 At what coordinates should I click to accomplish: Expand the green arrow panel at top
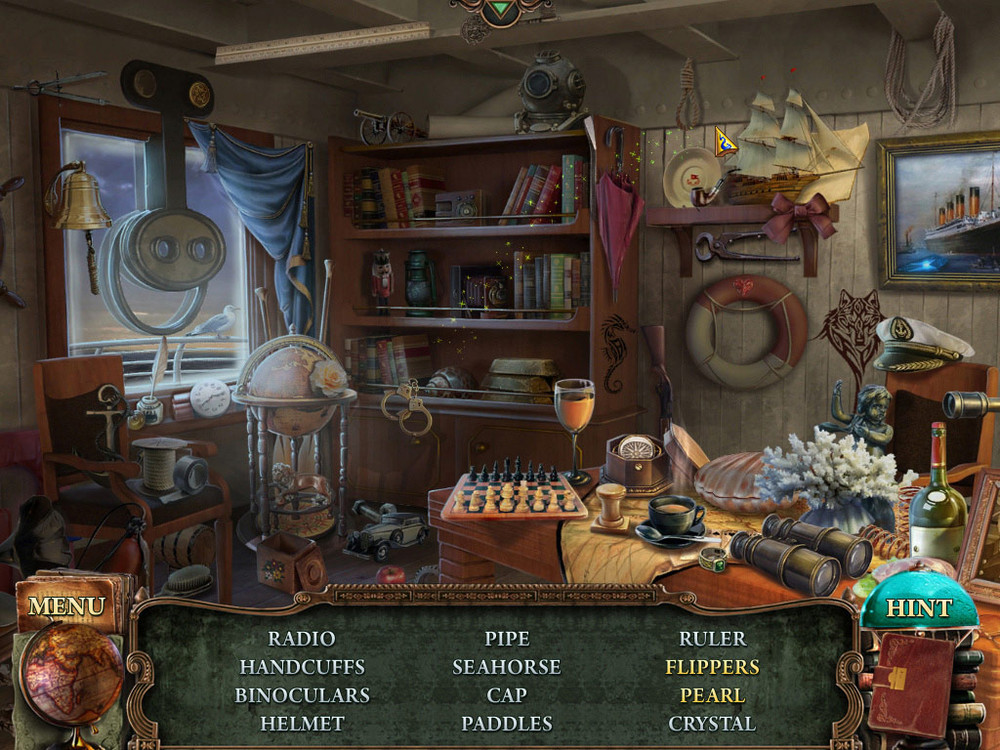(500, 12)
